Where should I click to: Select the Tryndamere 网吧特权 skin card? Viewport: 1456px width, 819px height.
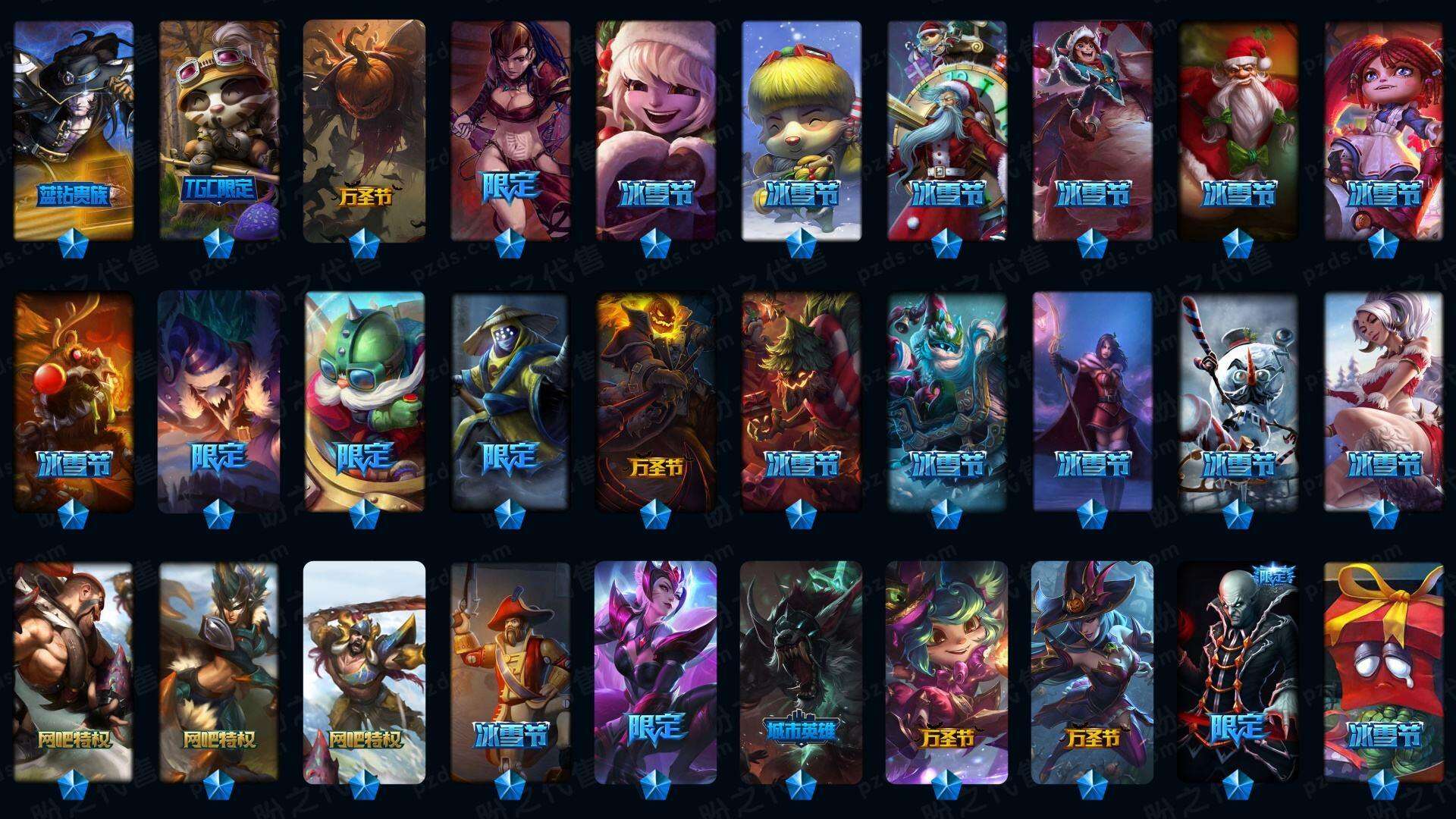[x=365, y=672]
